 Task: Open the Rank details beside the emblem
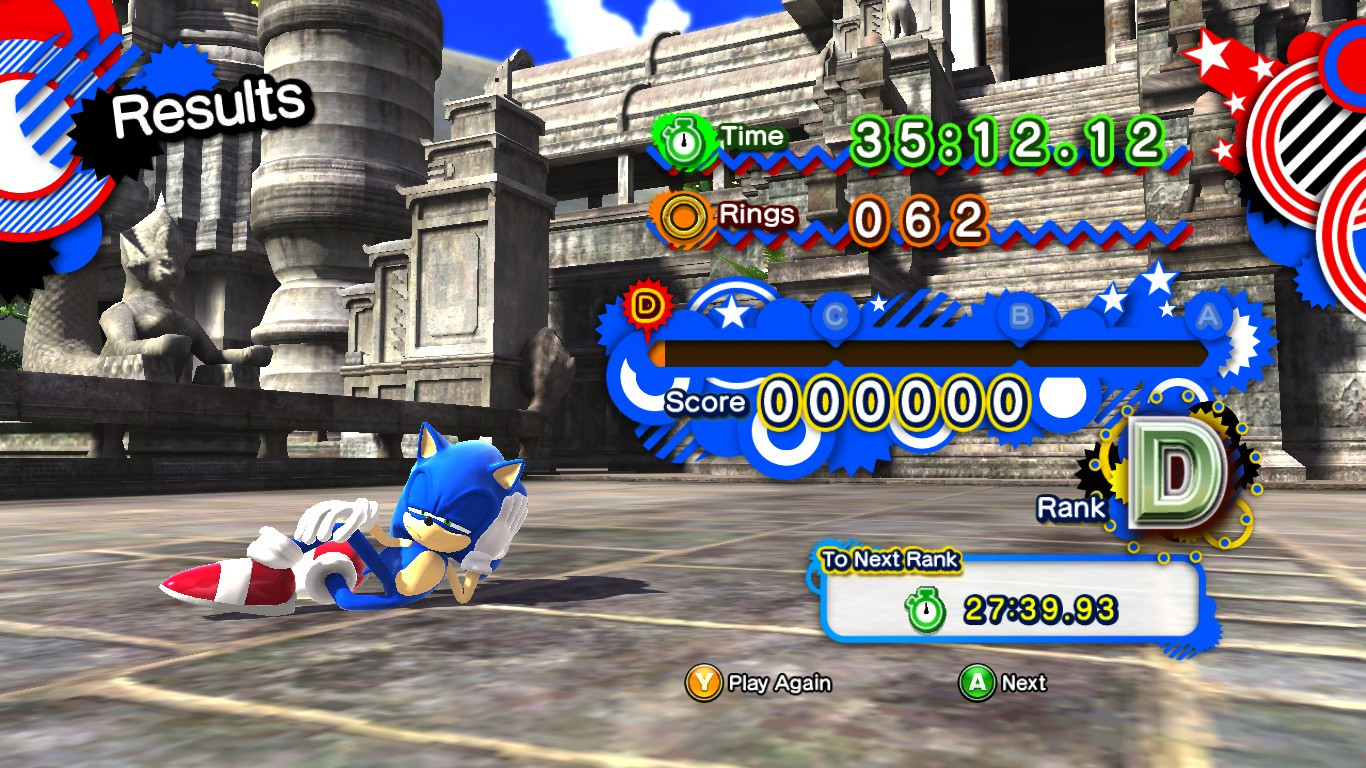tap(1070, 508)
